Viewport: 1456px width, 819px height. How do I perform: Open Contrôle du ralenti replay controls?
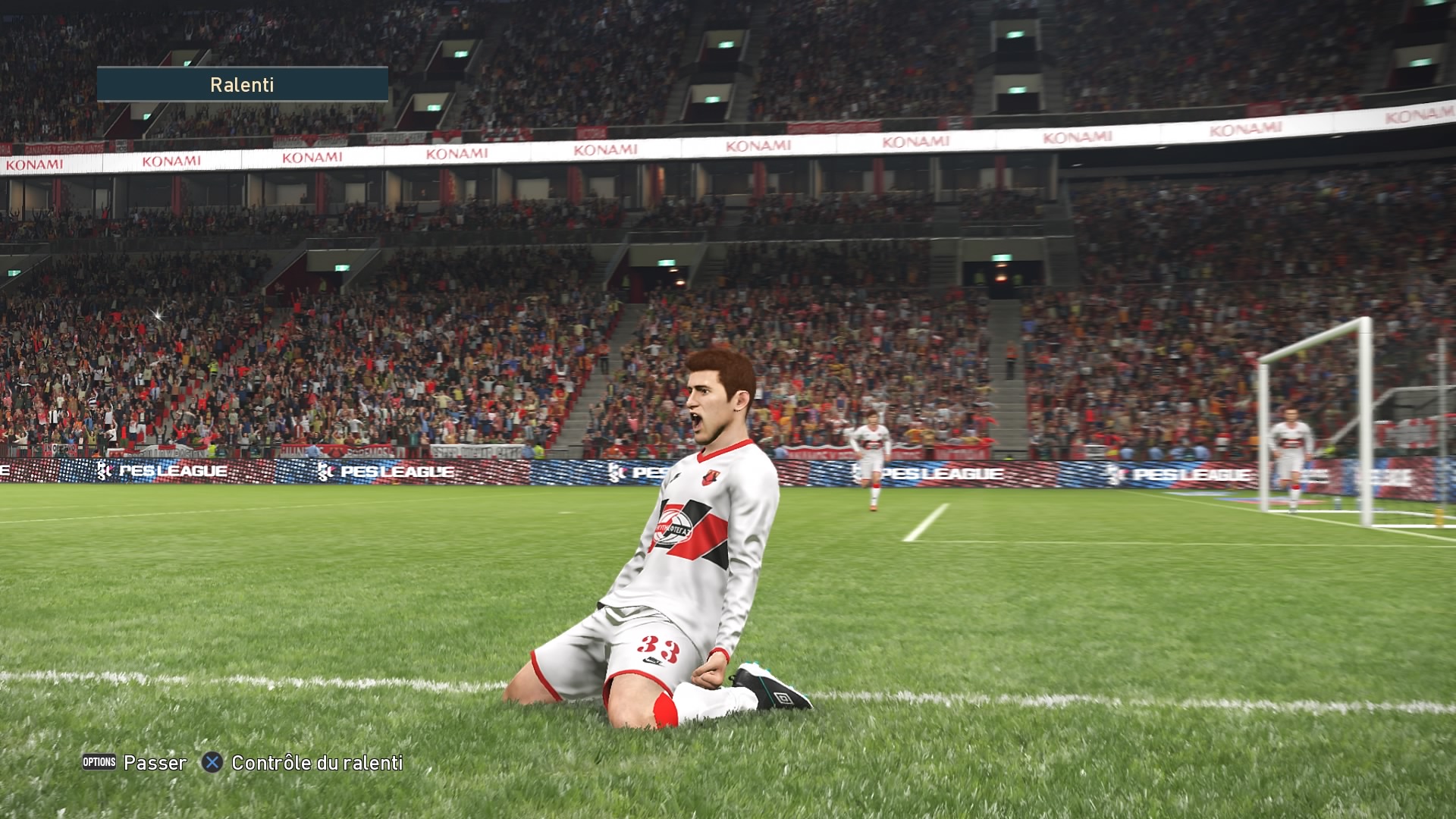tap(303, 763)
